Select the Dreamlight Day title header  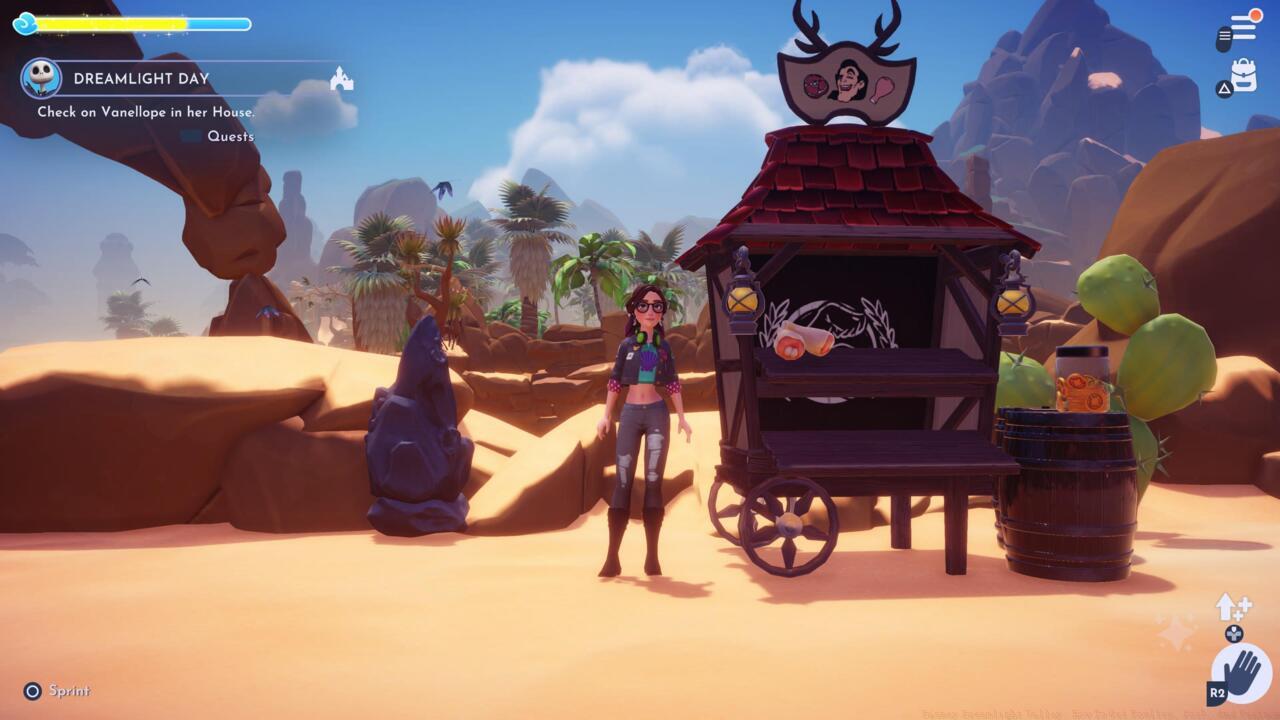point(140,76)
